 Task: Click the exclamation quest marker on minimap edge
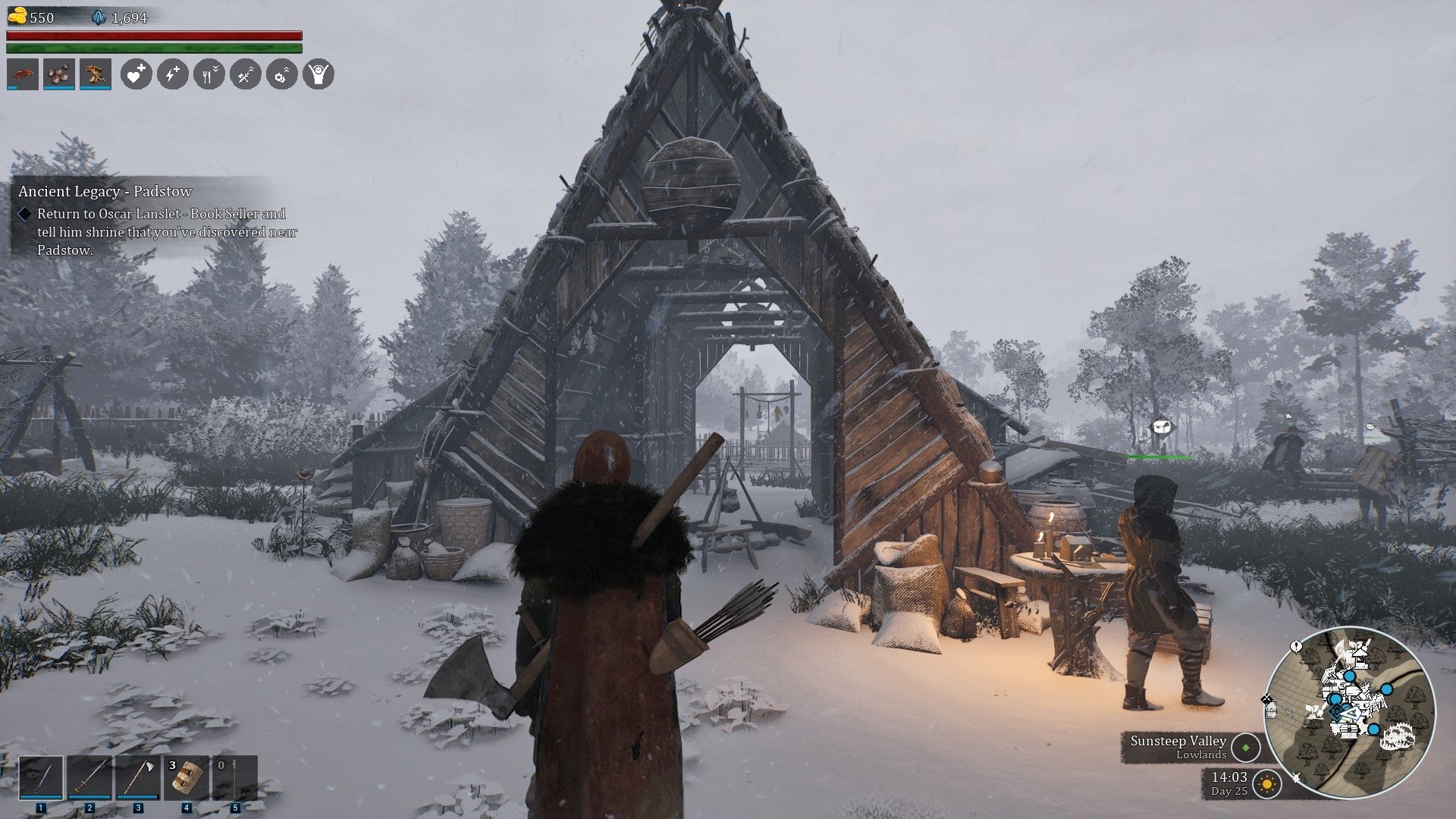click(x=1296, y=647)
